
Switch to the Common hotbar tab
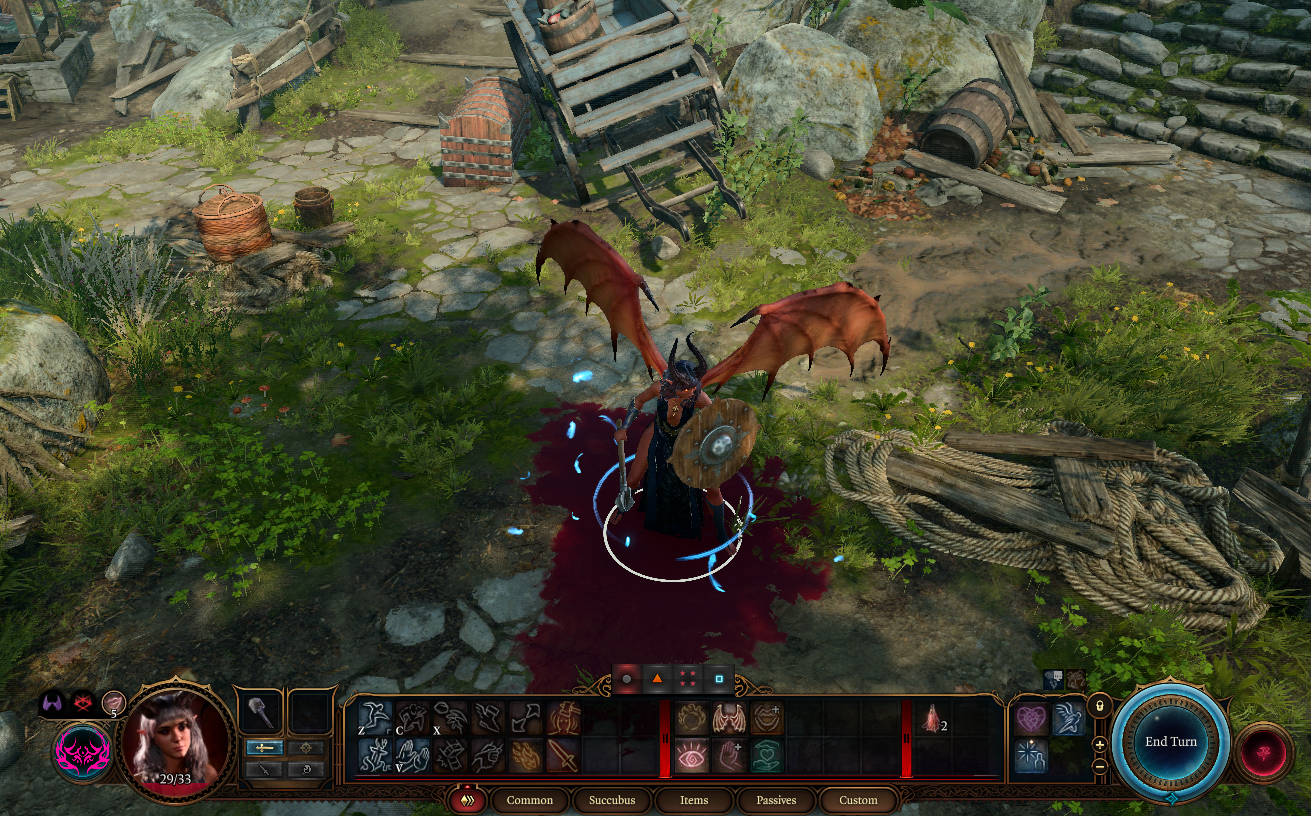tap(529, 800)
